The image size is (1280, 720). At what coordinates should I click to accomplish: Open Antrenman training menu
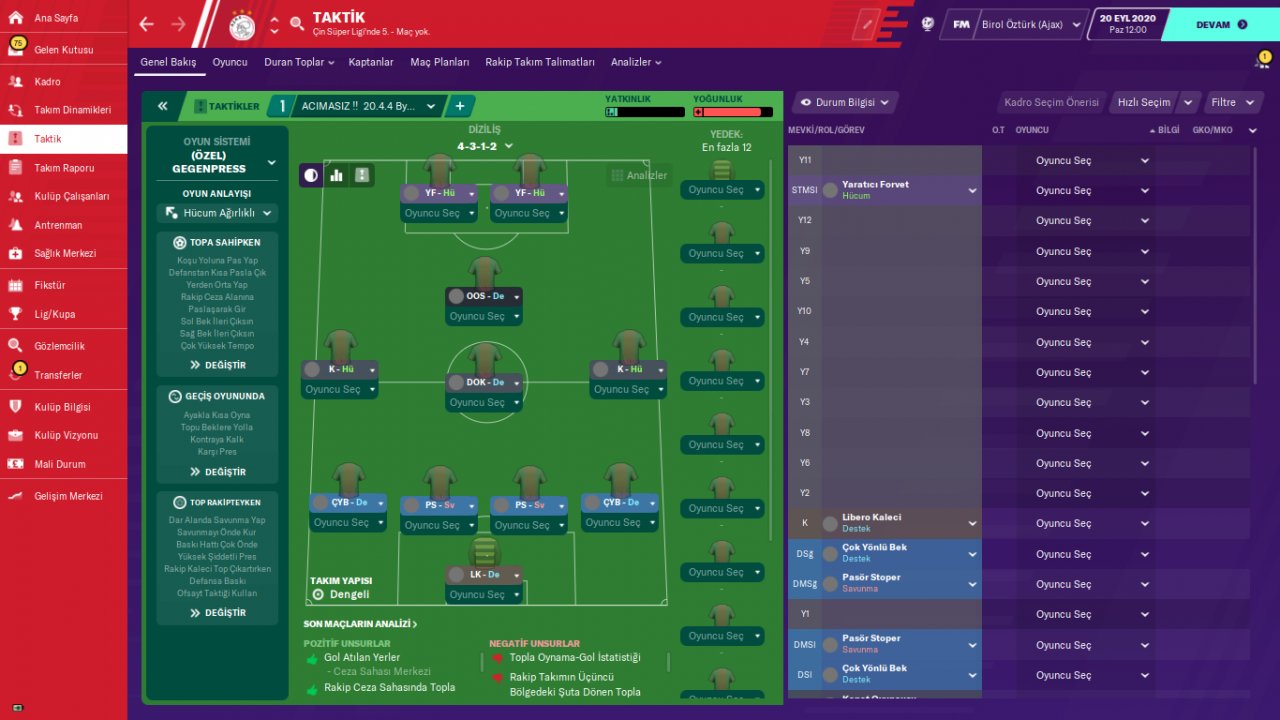click(58, 225)
